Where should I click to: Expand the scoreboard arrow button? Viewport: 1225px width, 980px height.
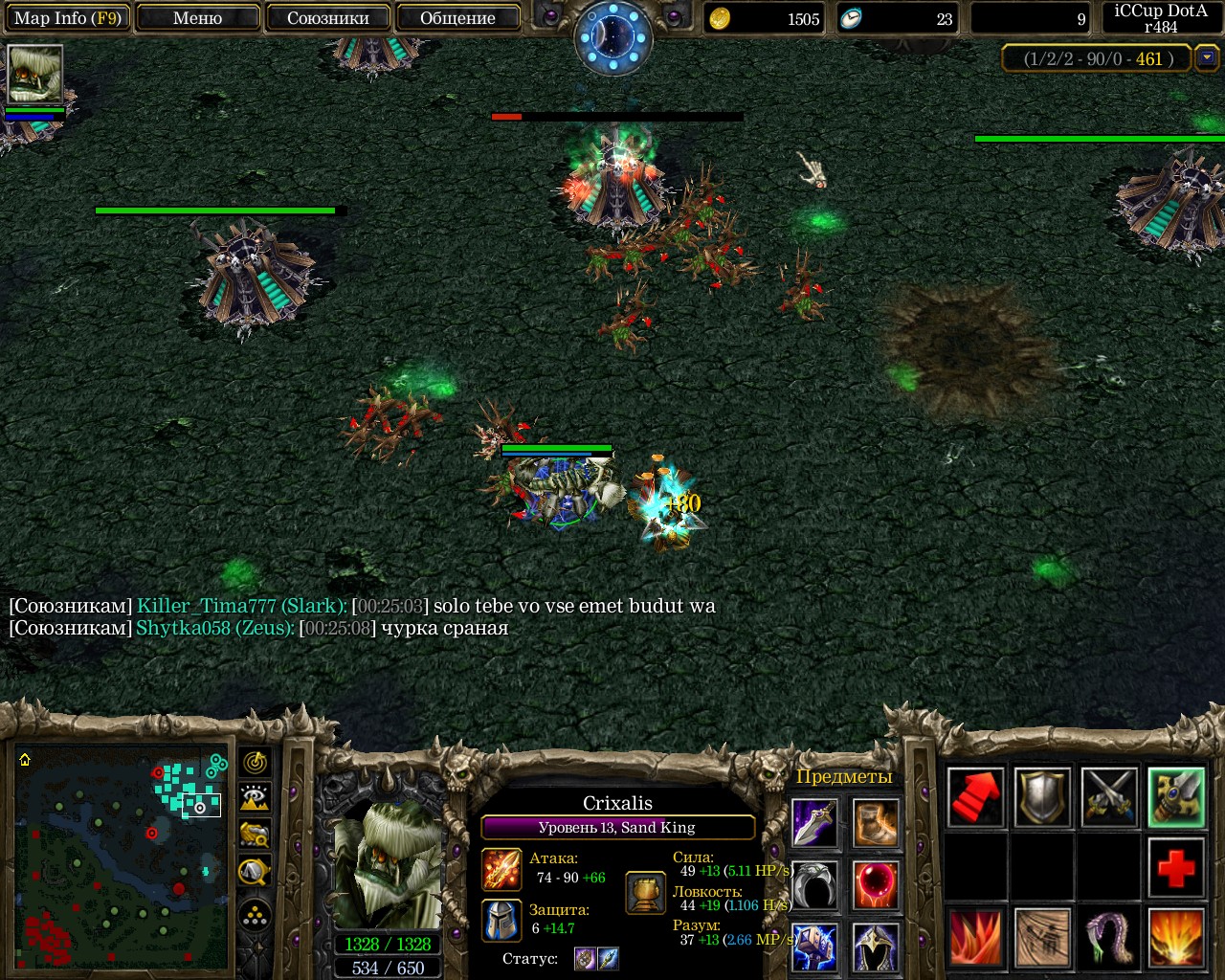point(1207,58)
